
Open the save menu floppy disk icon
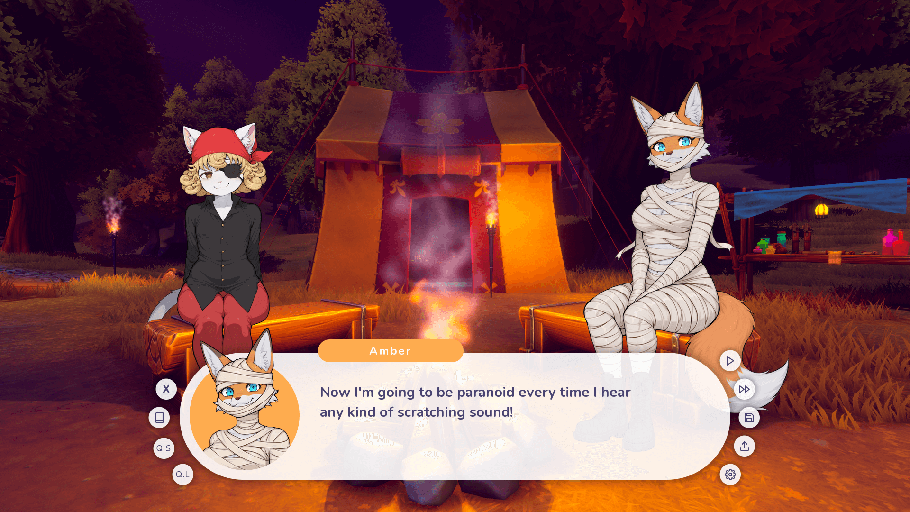(x=749, y=418)
